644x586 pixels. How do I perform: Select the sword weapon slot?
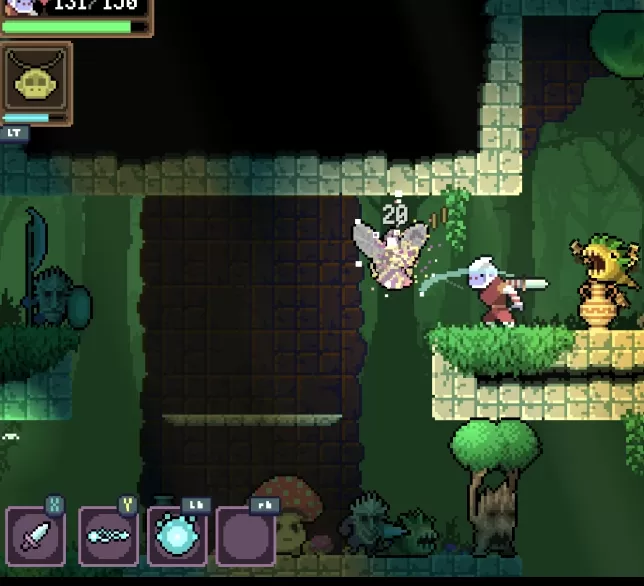click(x=36, y=536)
